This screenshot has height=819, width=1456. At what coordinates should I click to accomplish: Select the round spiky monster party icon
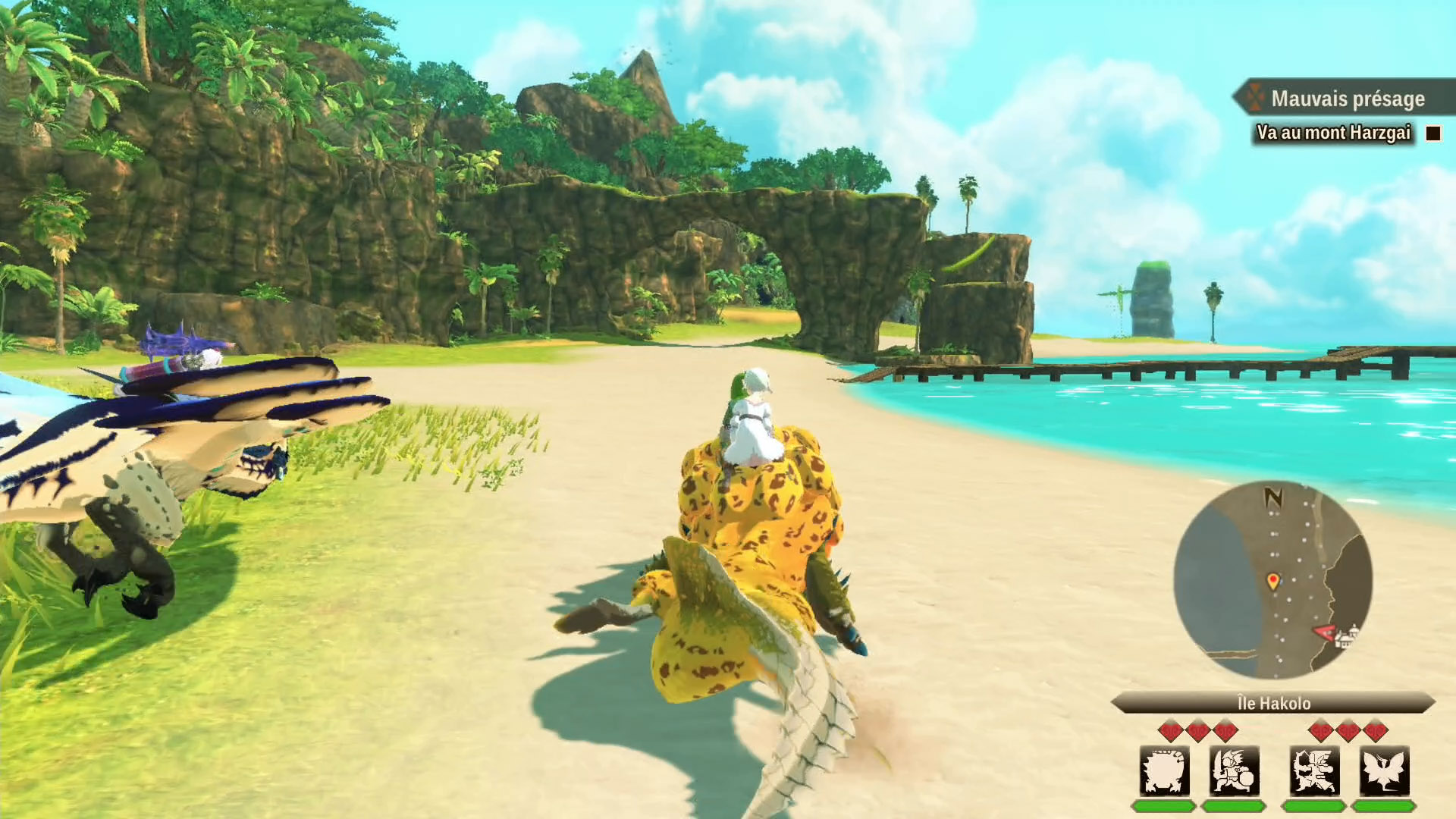(1164, 771)
